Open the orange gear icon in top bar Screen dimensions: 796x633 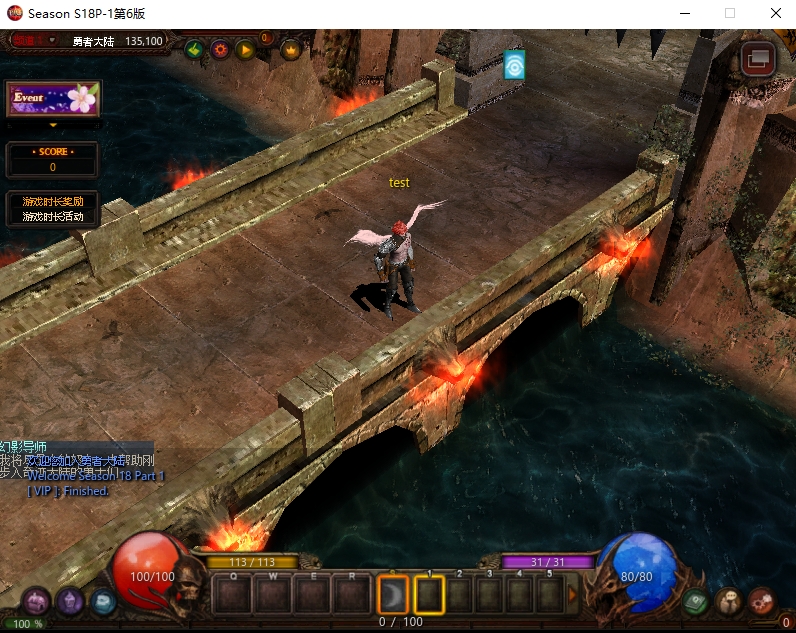point(219,49)
